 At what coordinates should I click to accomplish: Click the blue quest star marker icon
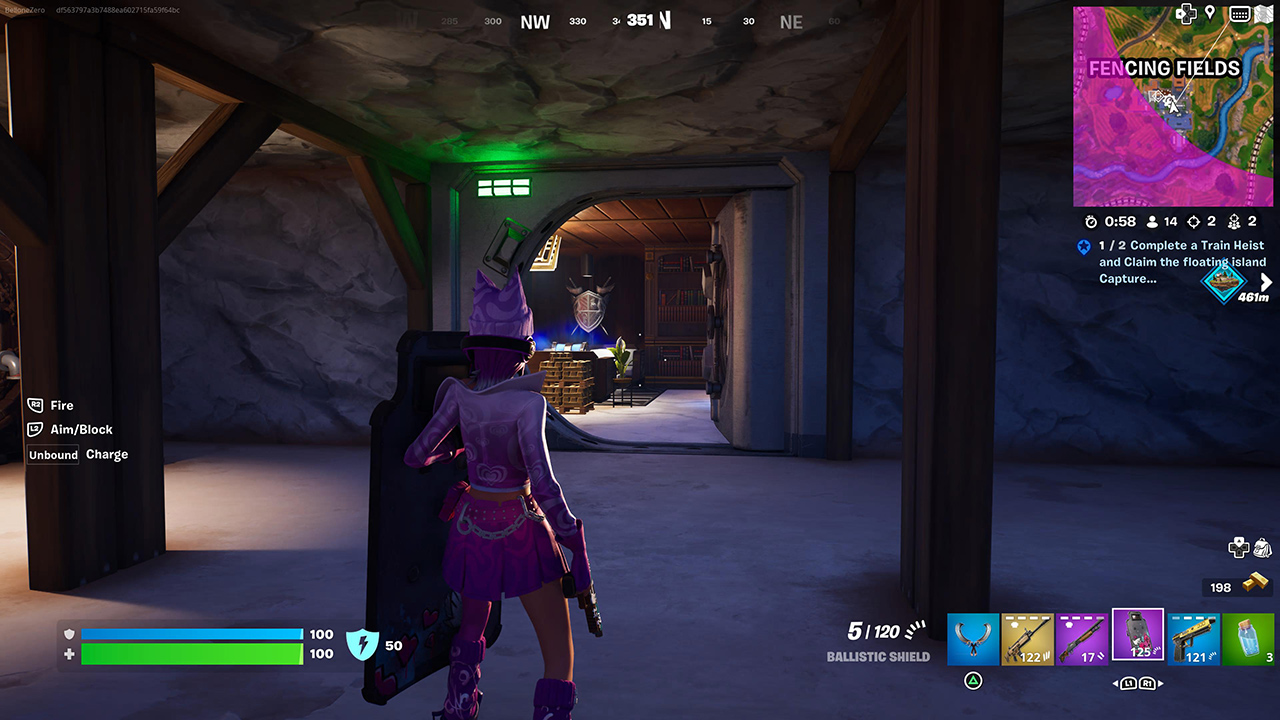coord(1084,247)
